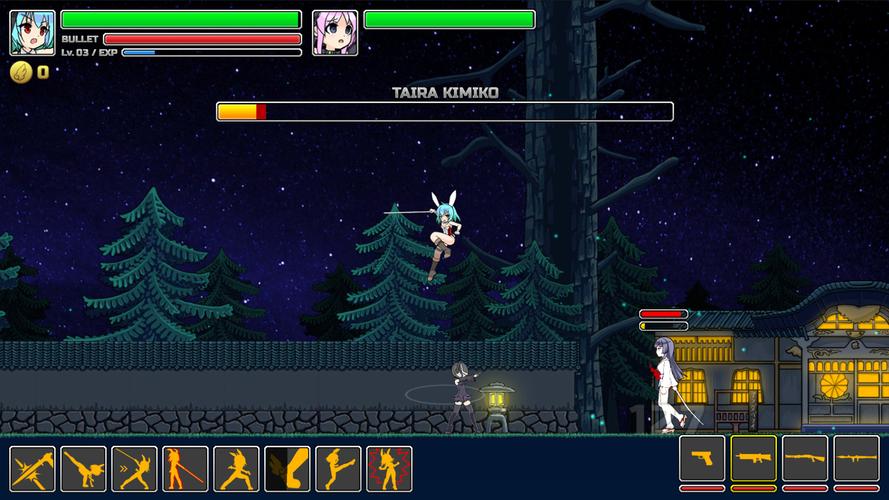Trigger the dashing sword thrust skill
Viewport: 889px width, 500px height.
[135, 468]
